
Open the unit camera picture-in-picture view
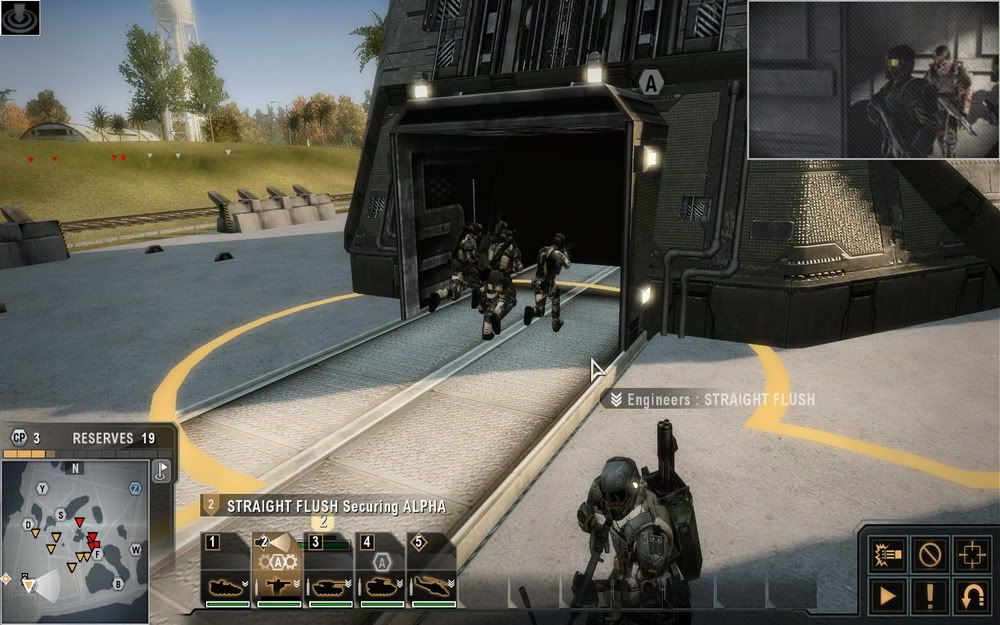click(x=873, y=80)
